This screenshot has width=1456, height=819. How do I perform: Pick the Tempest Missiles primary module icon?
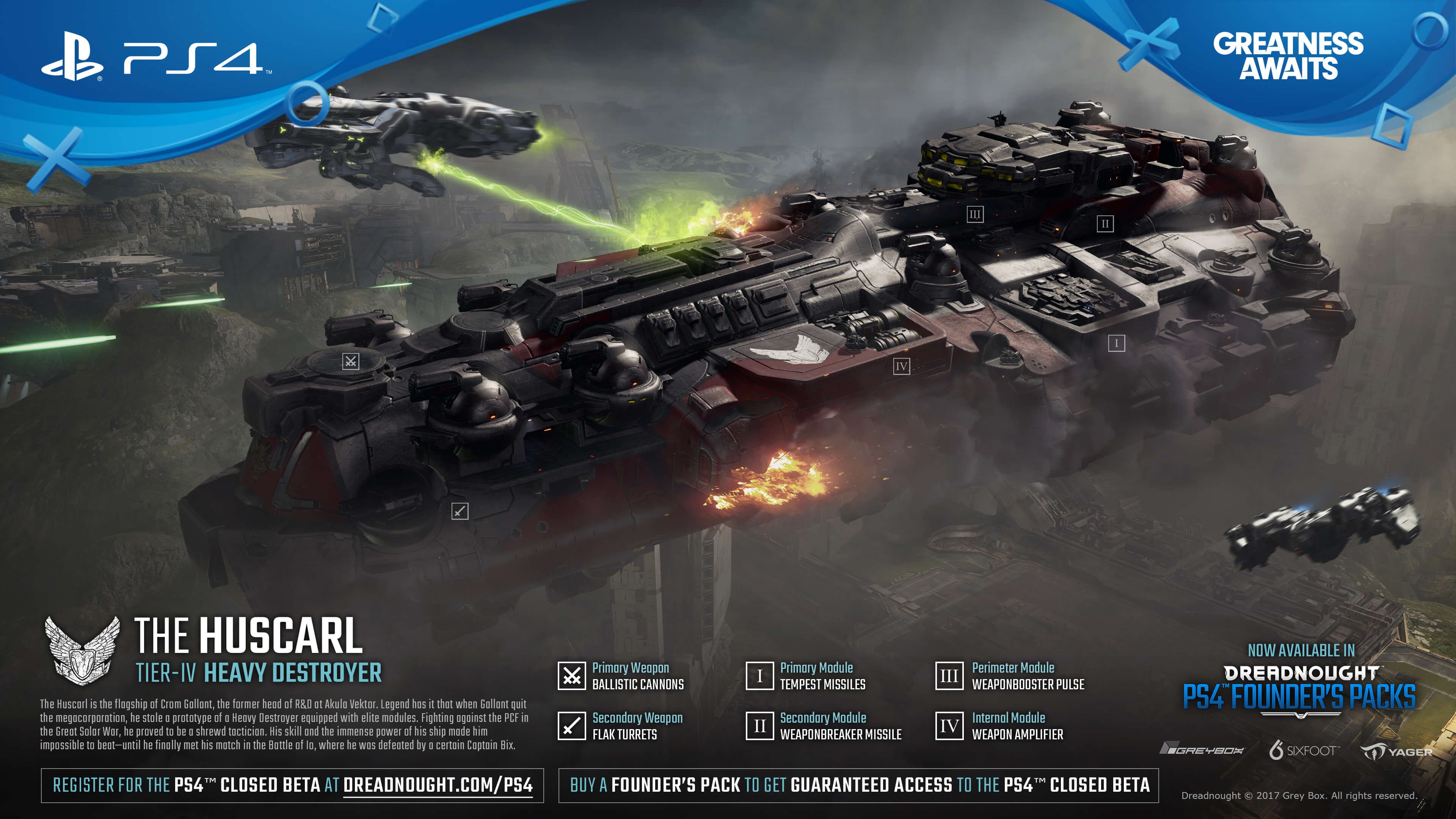coord(759,676)
